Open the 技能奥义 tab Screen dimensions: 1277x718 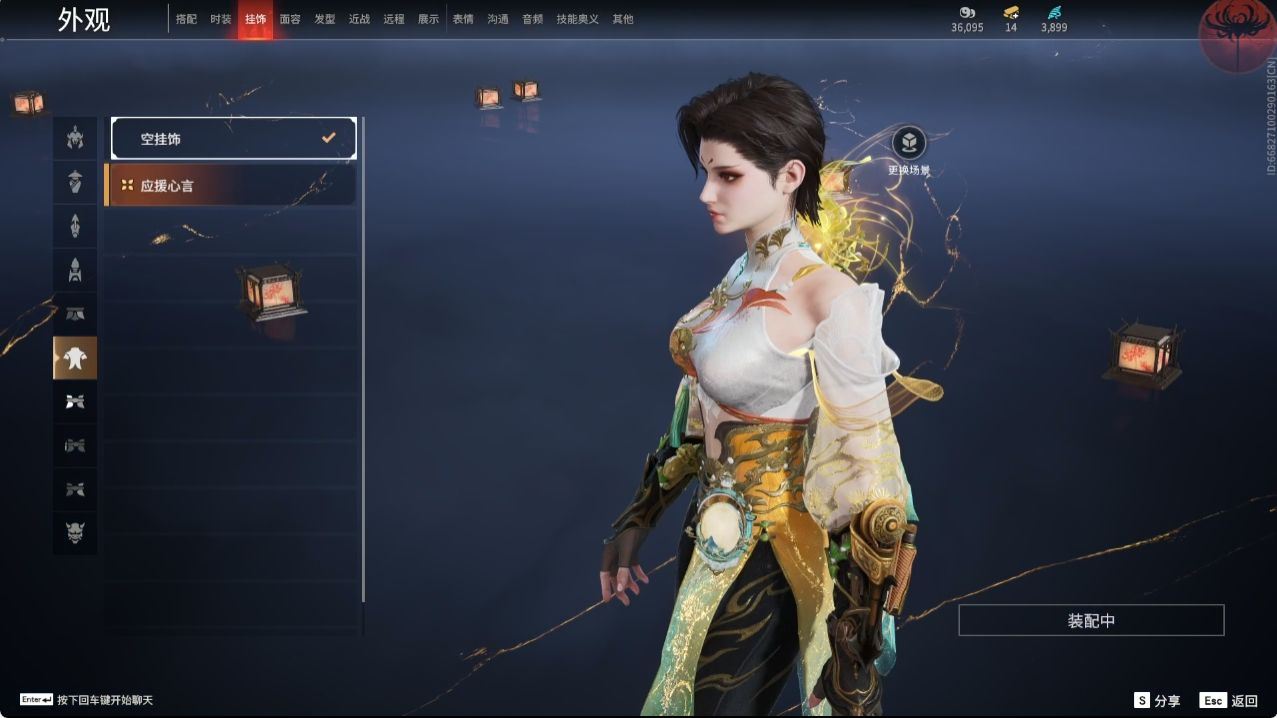pos(578,19)
